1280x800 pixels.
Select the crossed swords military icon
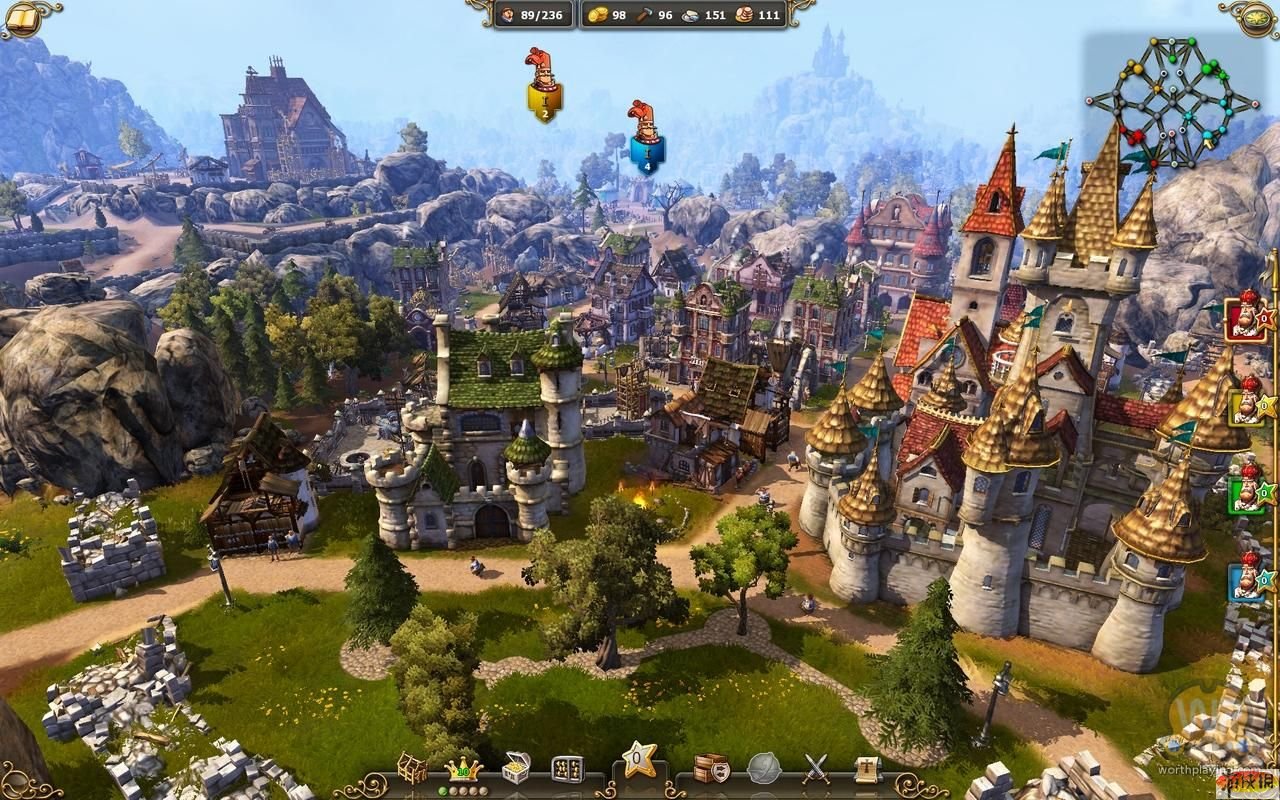point(816,768)
